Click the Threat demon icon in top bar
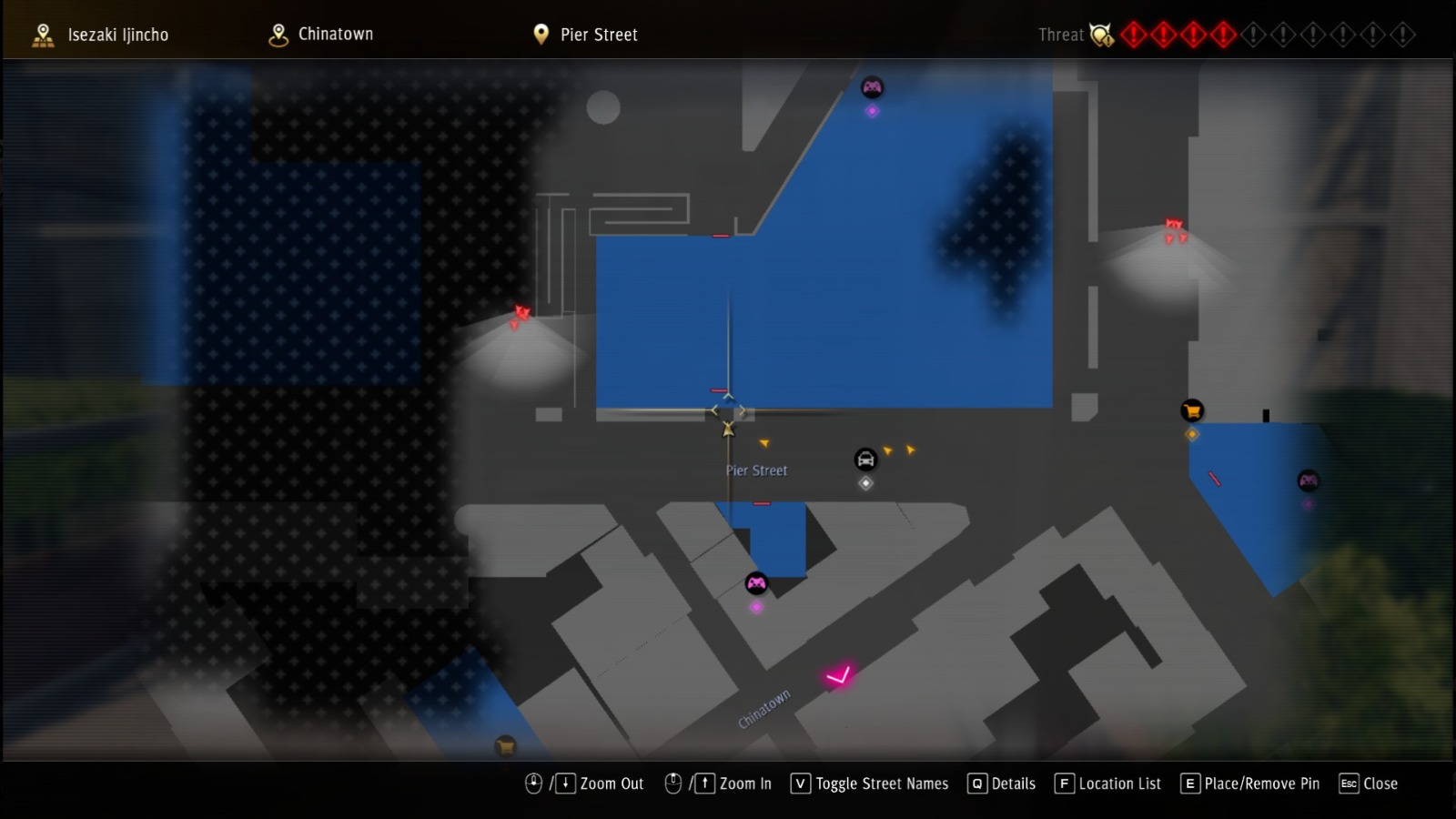 point(1101,35)
